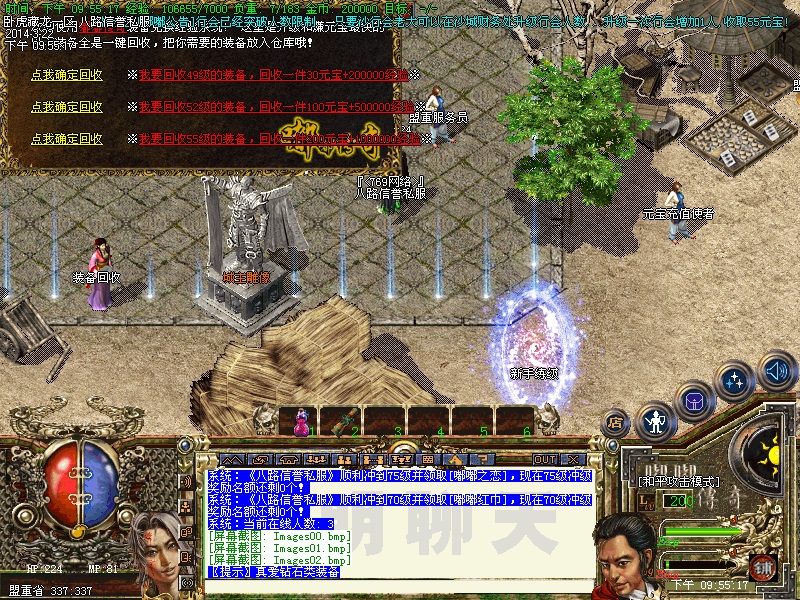Click the X button beside OUT
The image size is (800, 600).
(575, 459)
